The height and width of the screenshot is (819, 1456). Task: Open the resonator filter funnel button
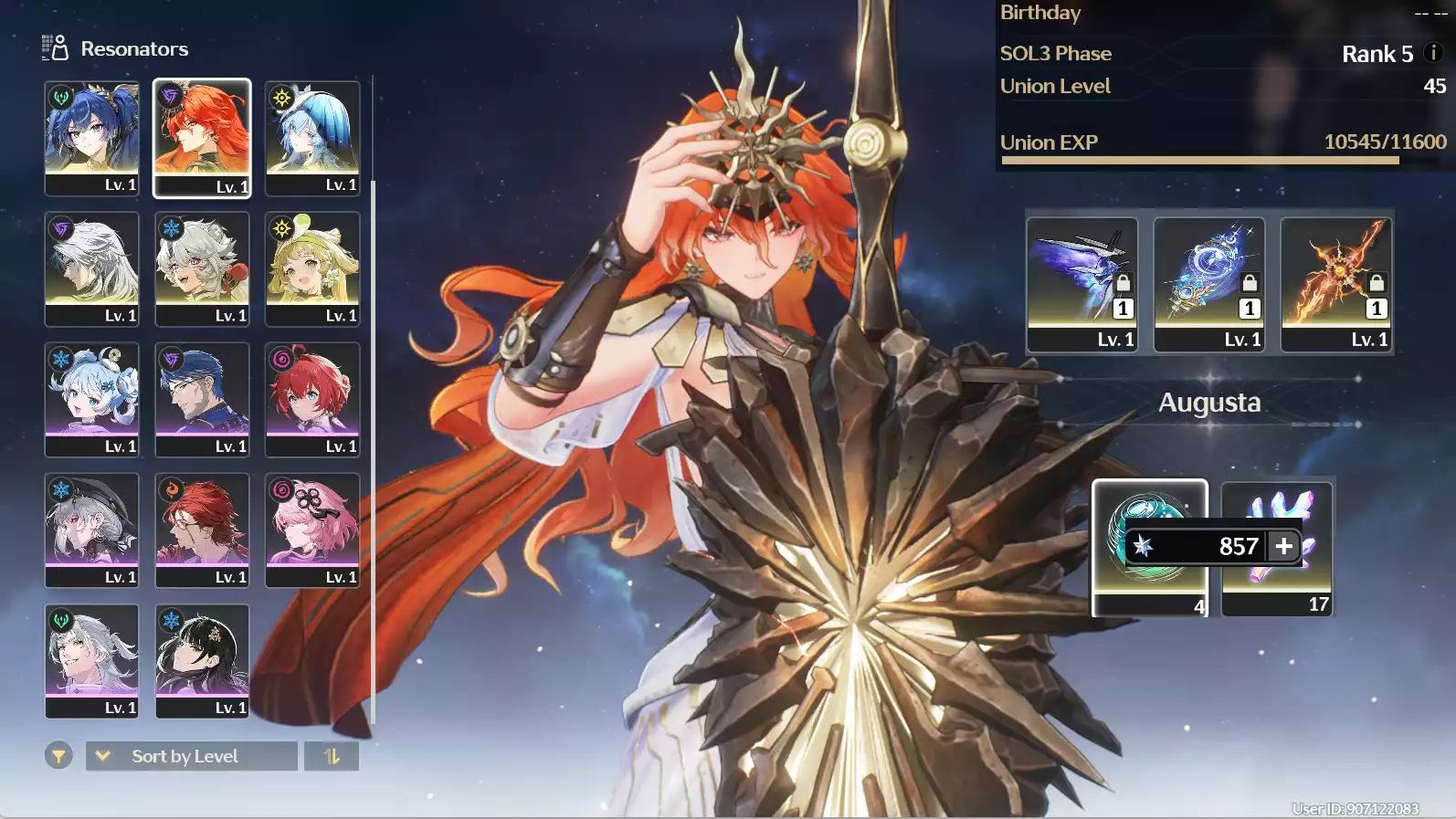[x=58, y=756]
